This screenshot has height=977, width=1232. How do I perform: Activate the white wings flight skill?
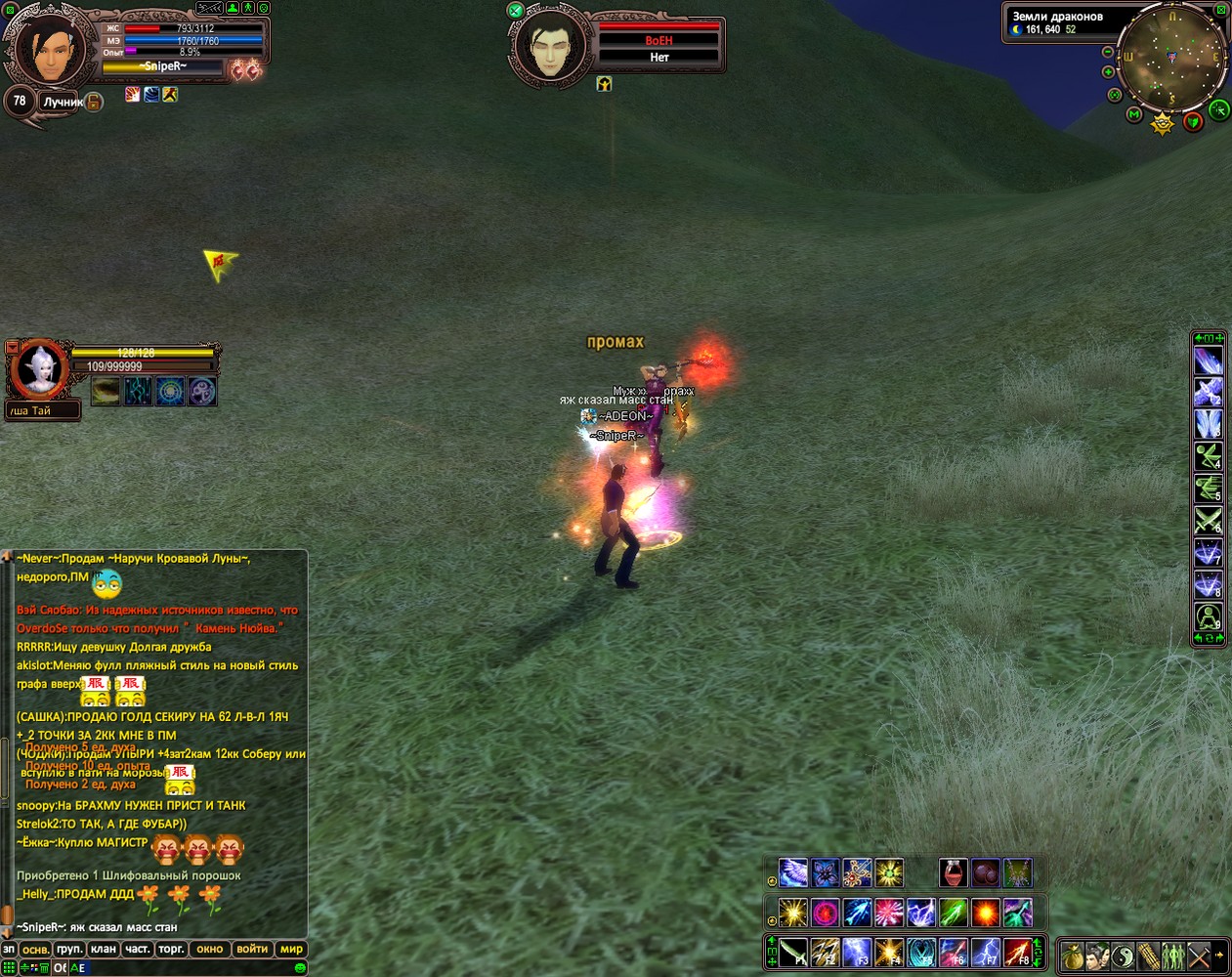(x=792, y=872)
